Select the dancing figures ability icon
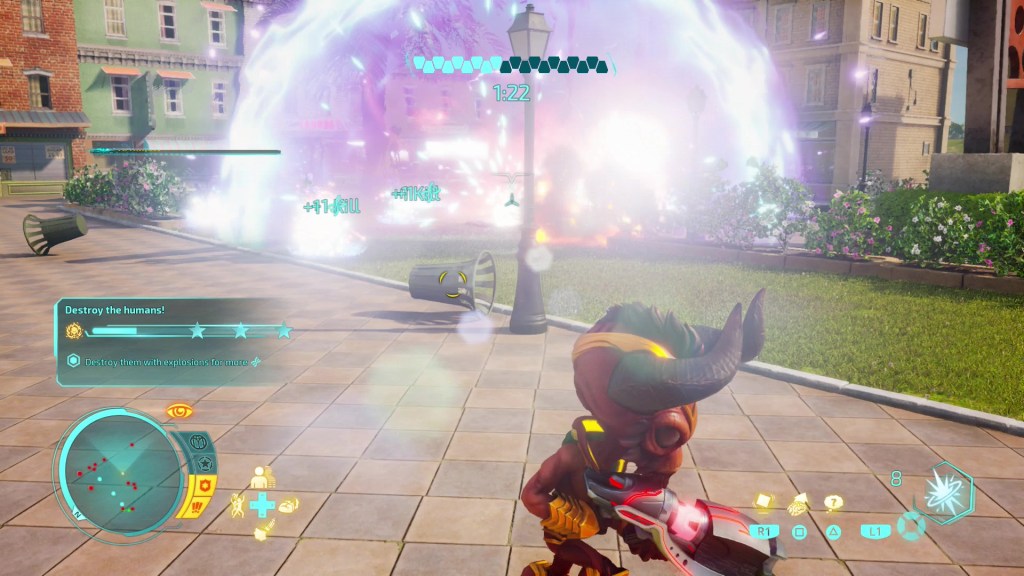 tap(238, 503)
